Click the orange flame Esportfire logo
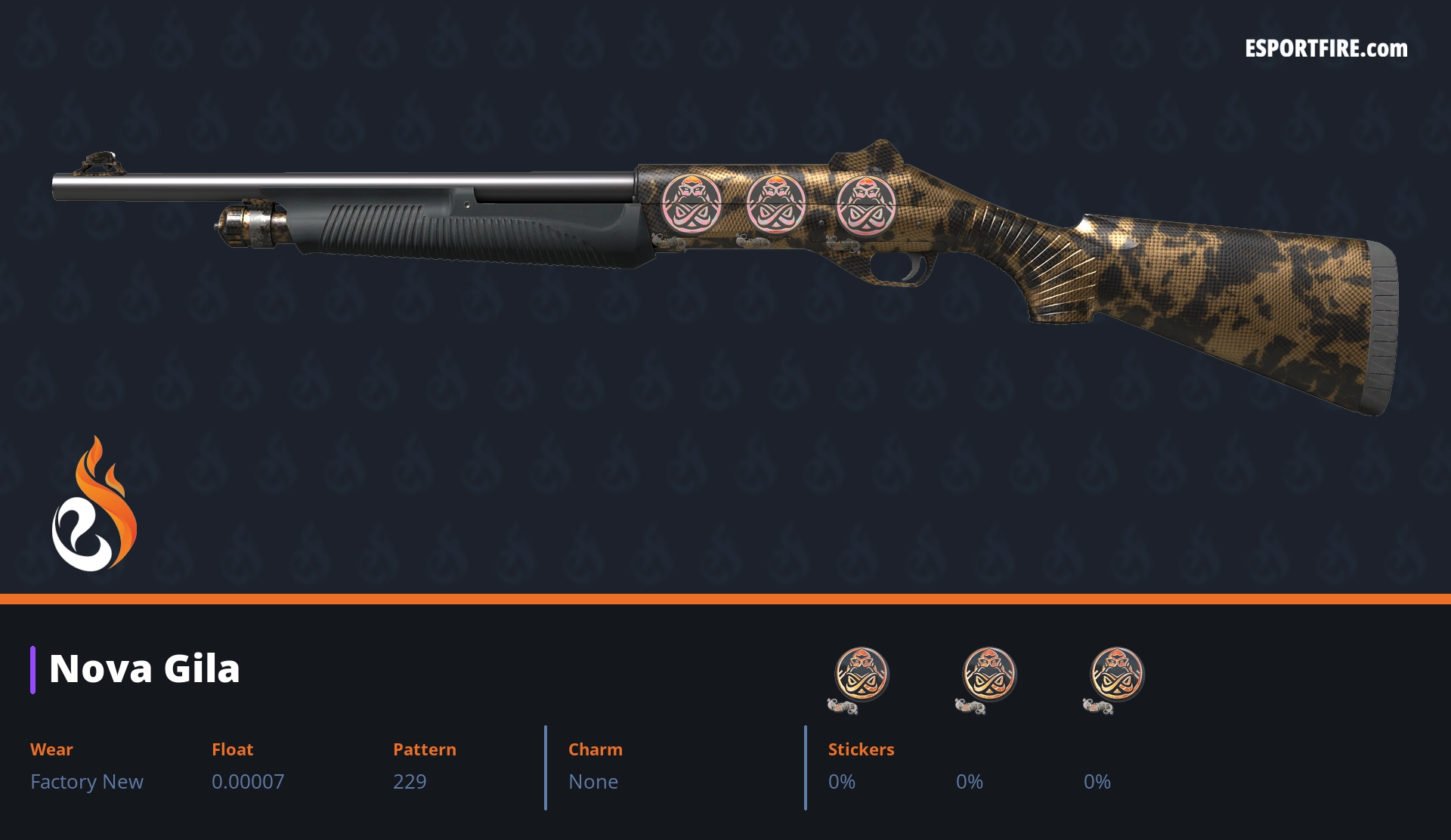This screenshot has height=840, width=1451. click(x=94, y=505)
